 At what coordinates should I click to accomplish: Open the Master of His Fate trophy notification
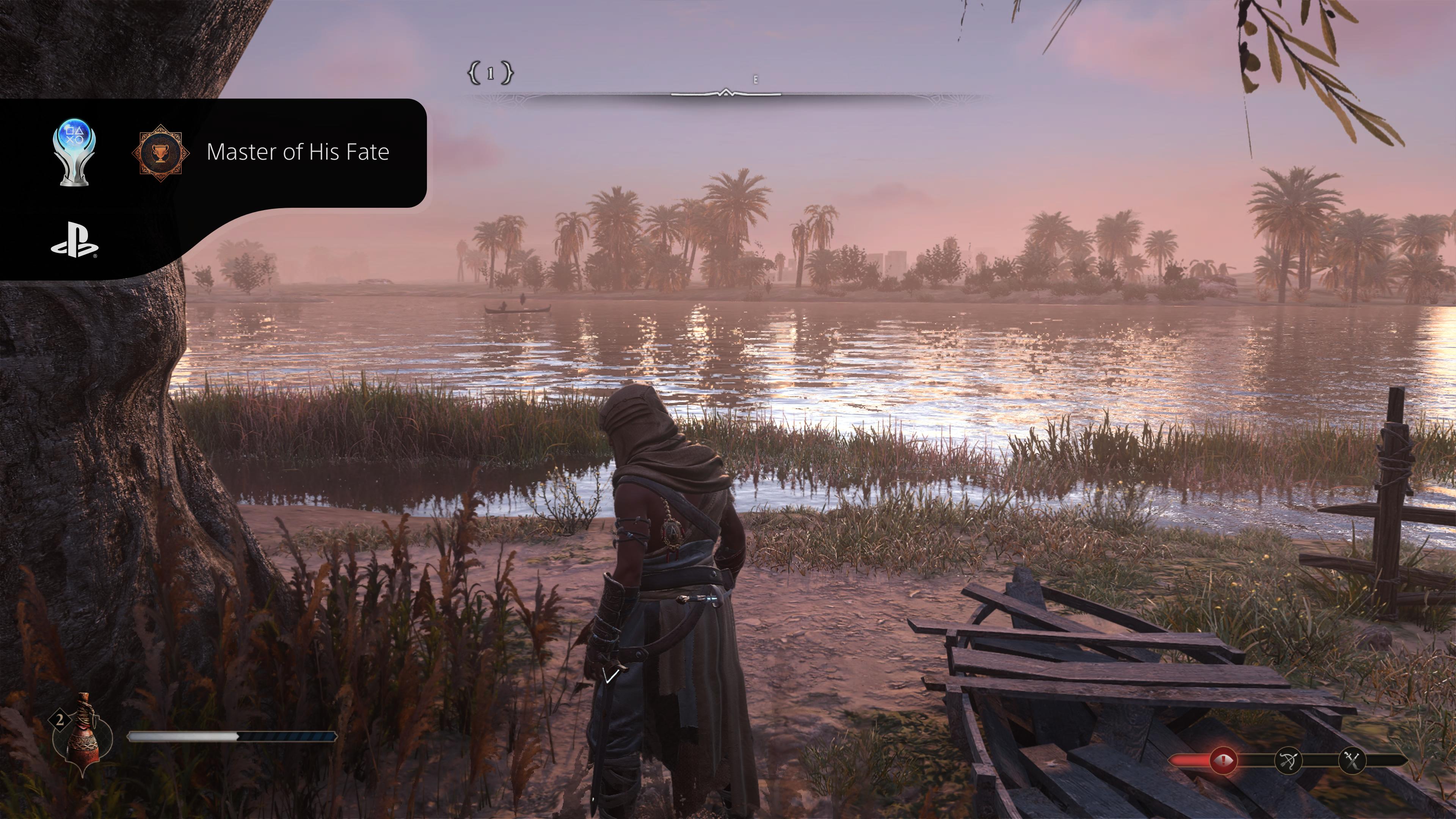(297, 152)
